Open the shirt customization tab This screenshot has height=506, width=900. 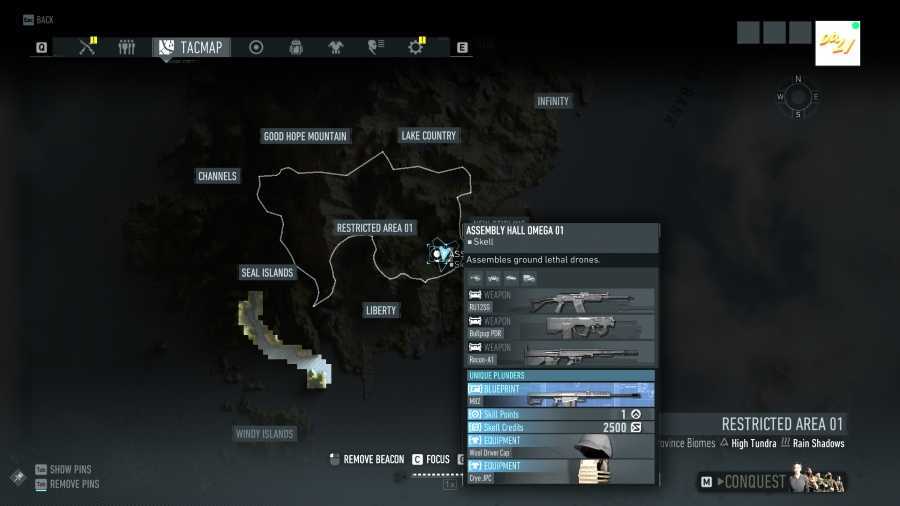click(x=336, y=47)
